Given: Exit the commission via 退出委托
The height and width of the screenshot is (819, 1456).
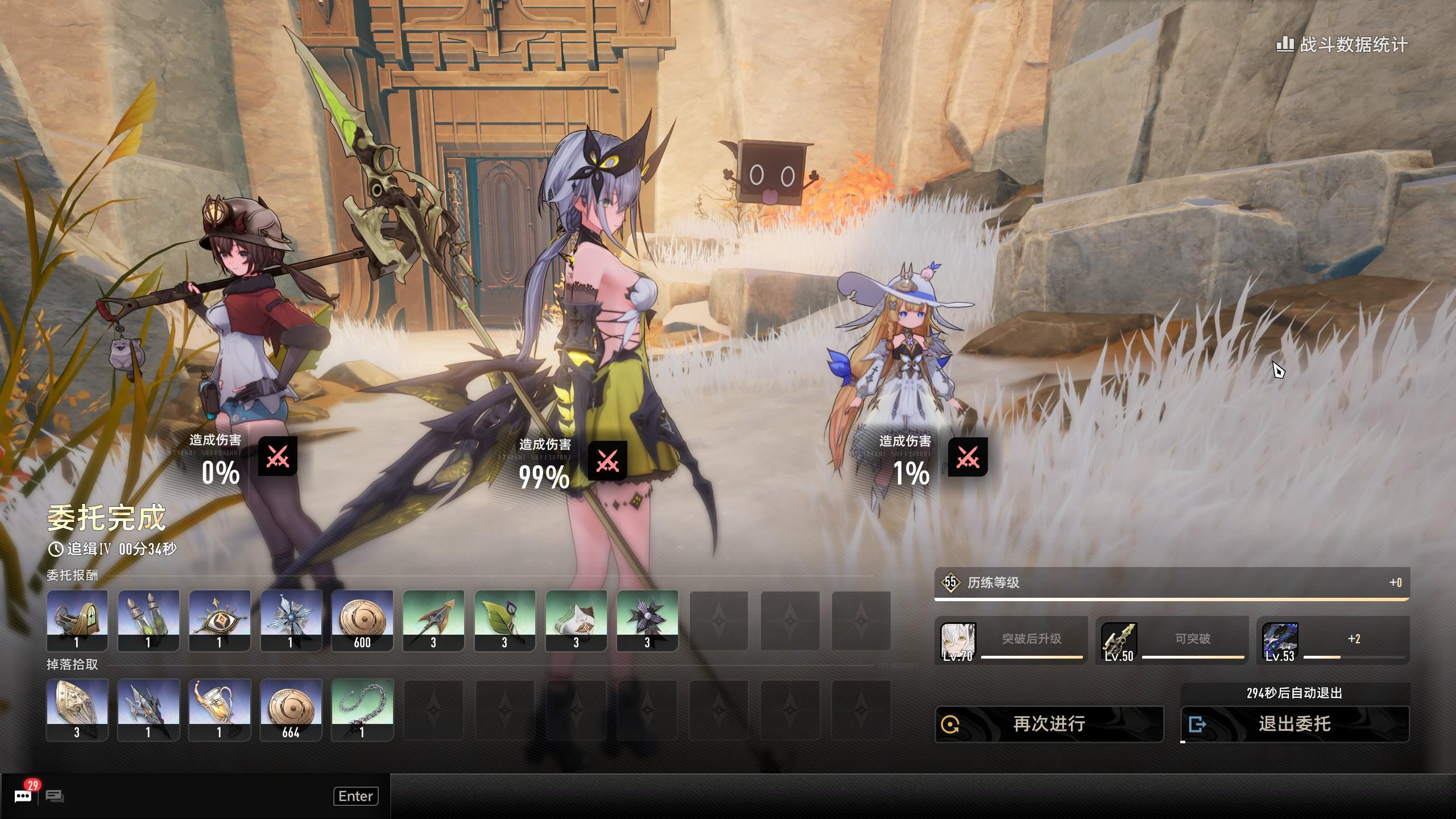Looking at the screenshot, I should point(1294,724).
